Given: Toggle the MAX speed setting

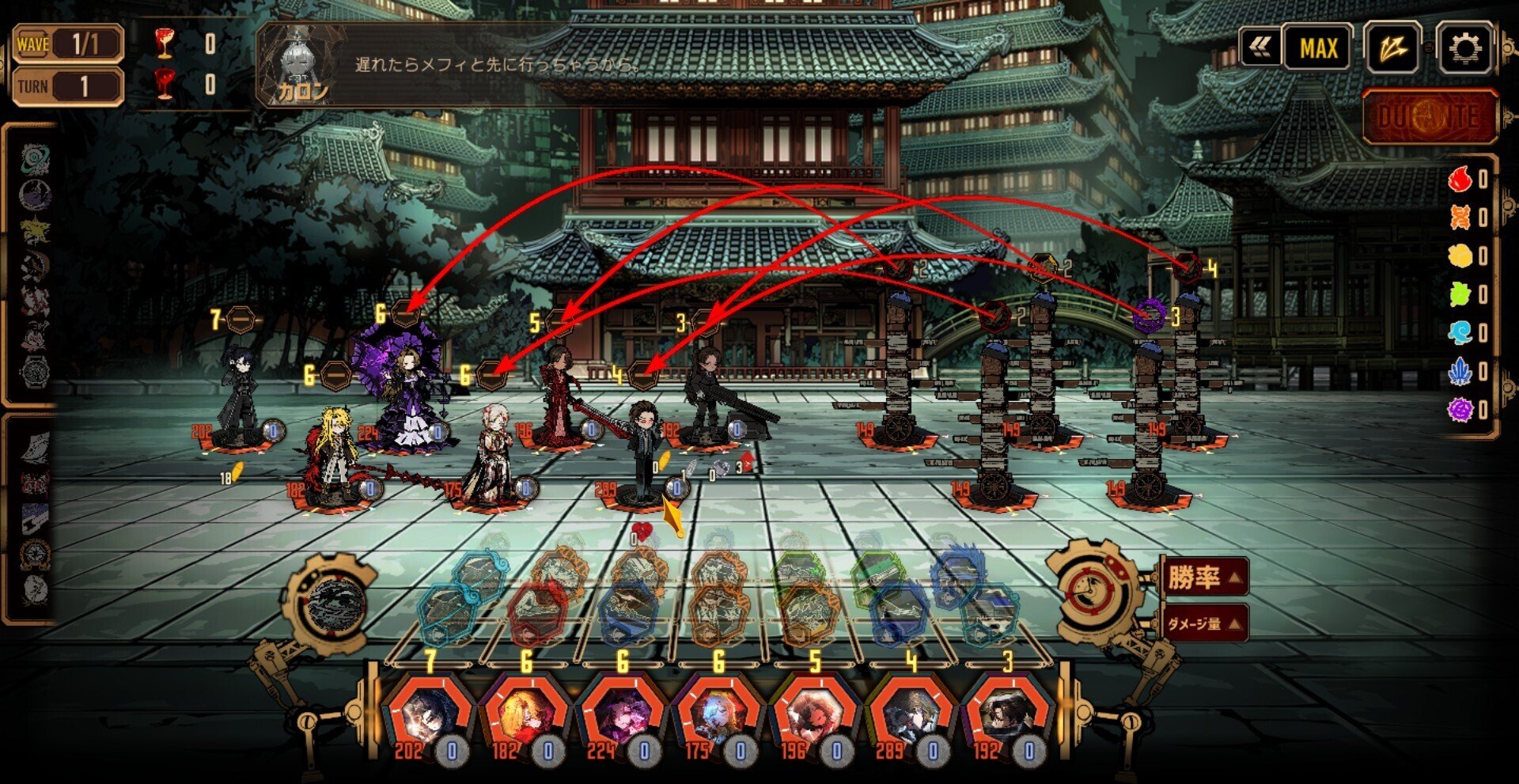Looking at the screenshot, I should tap(1317, 47).
